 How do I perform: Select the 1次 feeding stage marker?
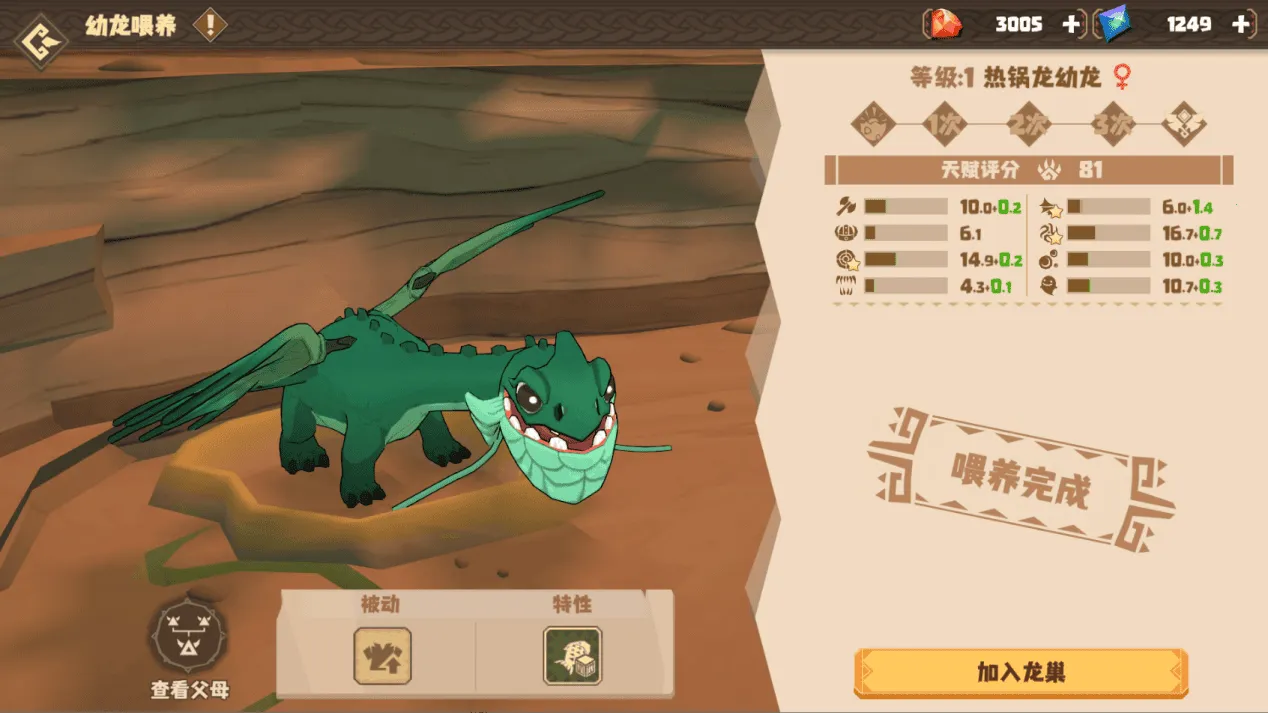click(x=944, y=125)
